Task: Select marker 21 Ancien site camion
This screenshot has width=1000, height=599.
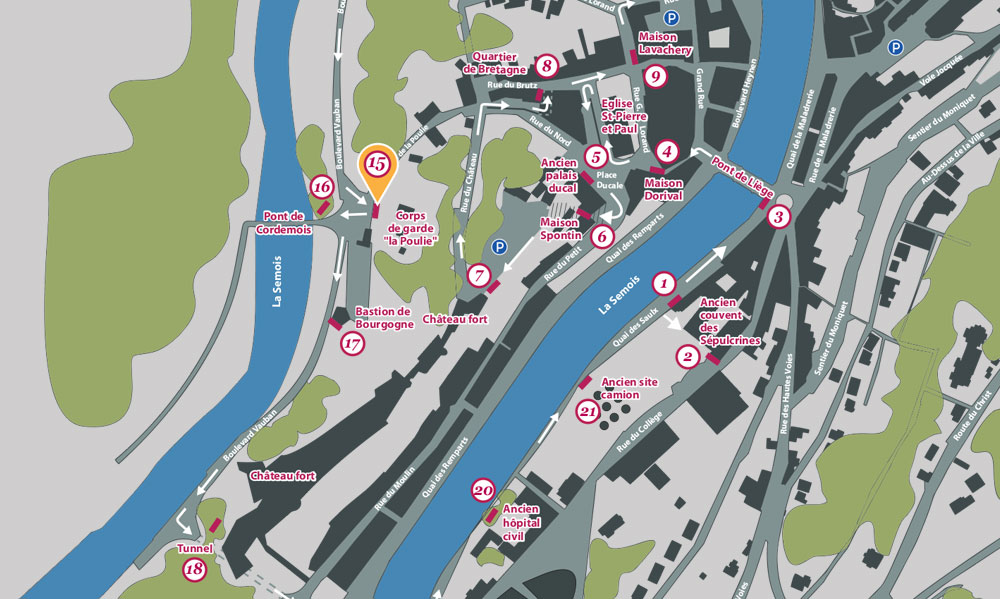Action: point(589,408)
